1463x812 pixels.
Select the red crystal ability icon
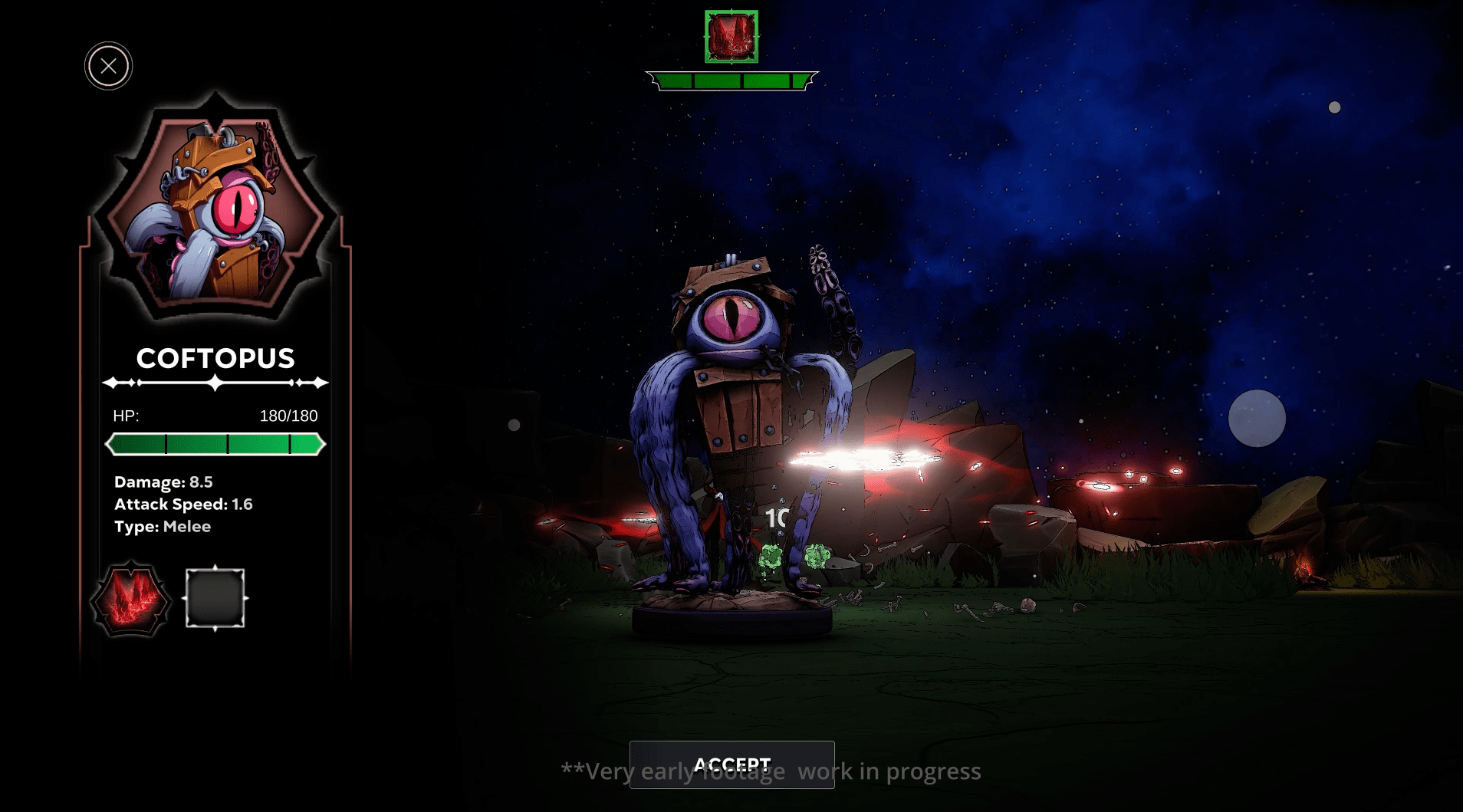click(130, 599)
